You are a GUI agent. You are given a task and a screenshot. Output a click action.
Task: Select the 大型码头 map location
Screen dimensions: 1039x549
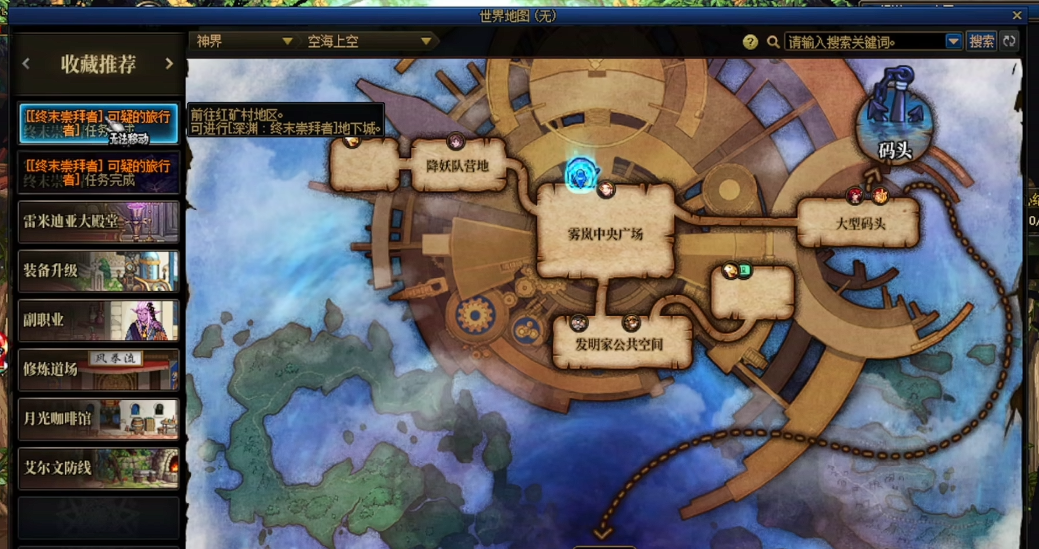[860, 223]
